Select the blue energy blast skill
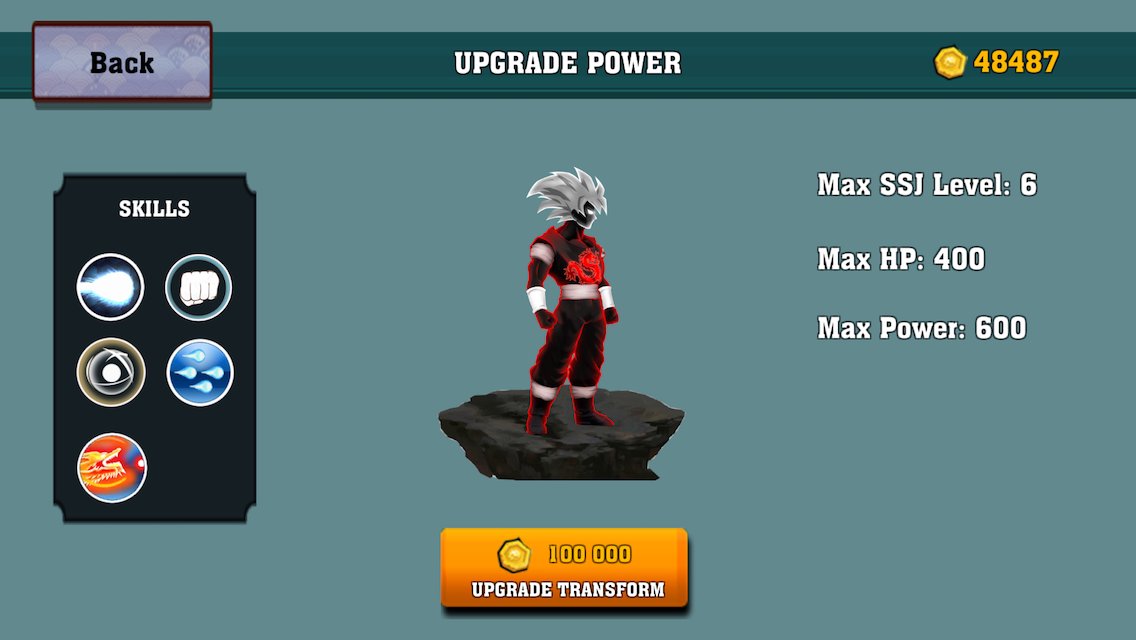Viewport: 1136px width, 640px height. (x=111, y=288)
